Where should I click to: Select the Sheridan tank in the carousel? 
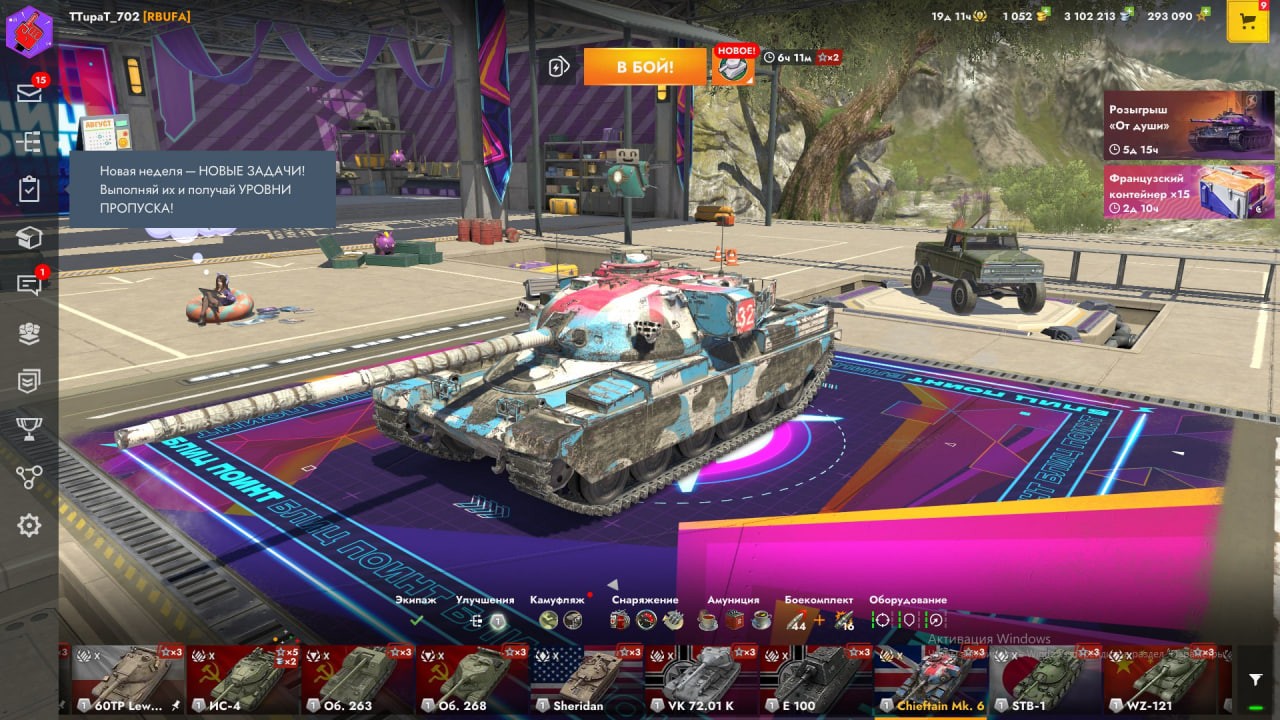click(586, 678)
